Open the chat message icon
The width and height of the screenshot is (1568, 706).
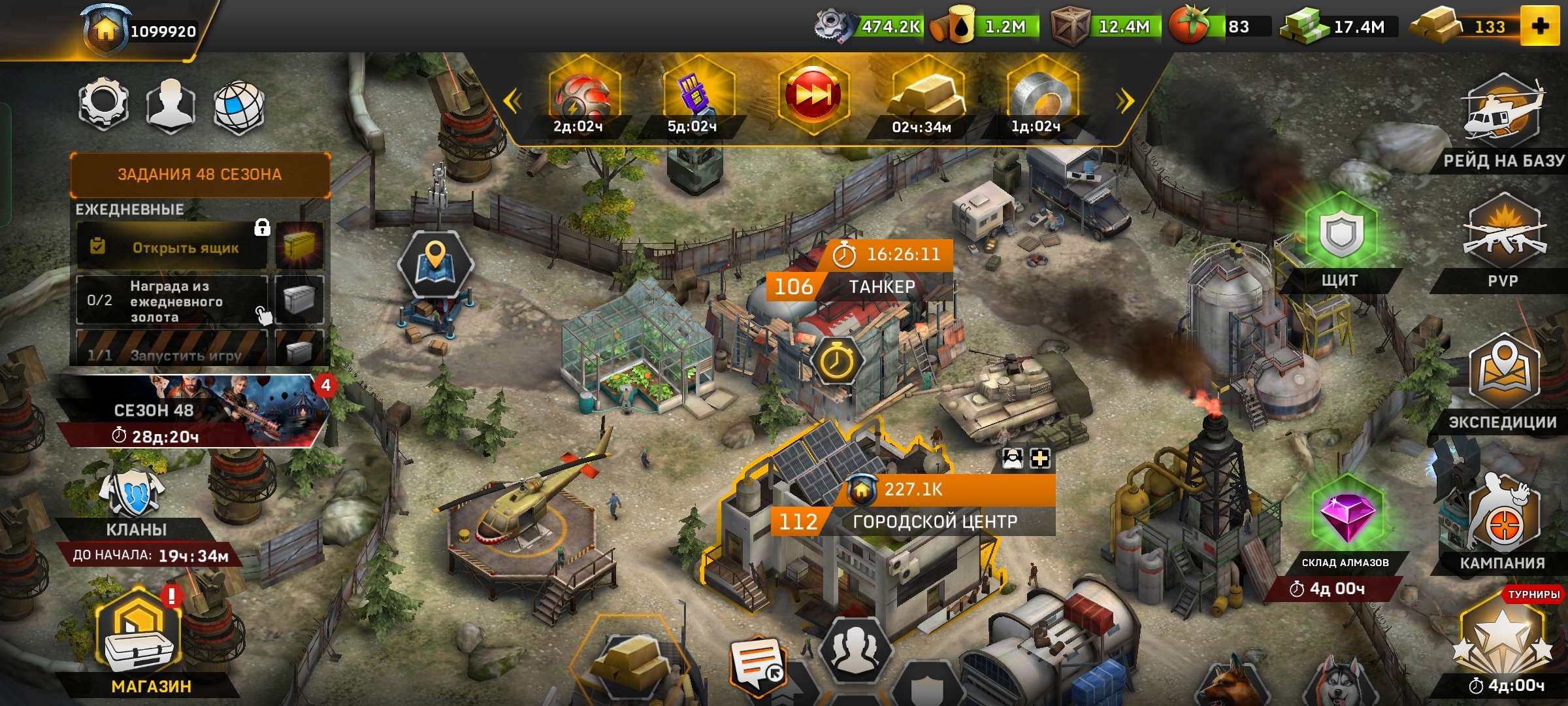coord(758,664)
